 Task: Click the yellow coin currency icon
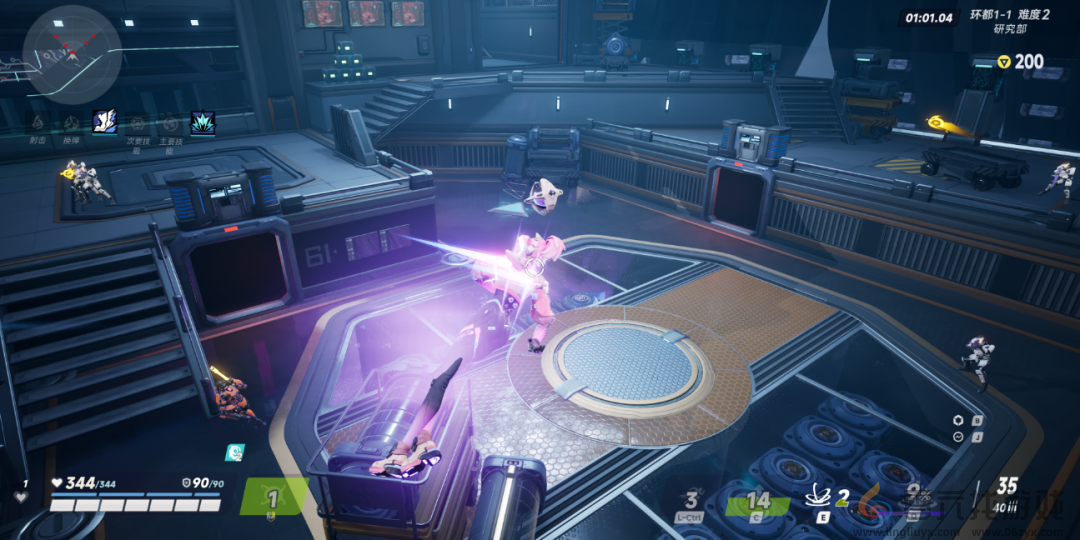tap(1004, 62)
